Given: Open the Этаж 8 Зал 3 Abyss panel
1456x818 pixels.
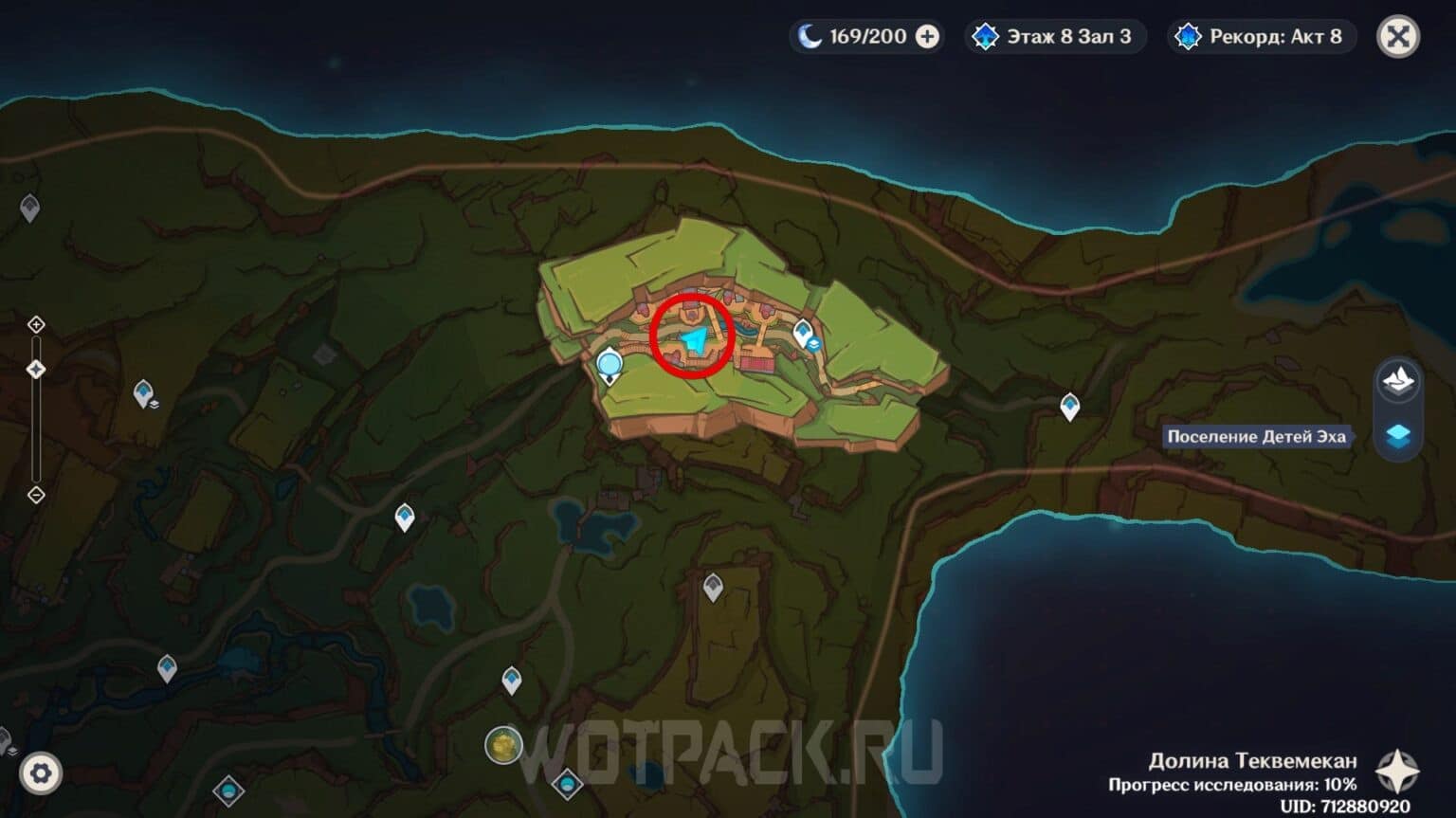Looking at the screenshot, I should (1055, 36).
